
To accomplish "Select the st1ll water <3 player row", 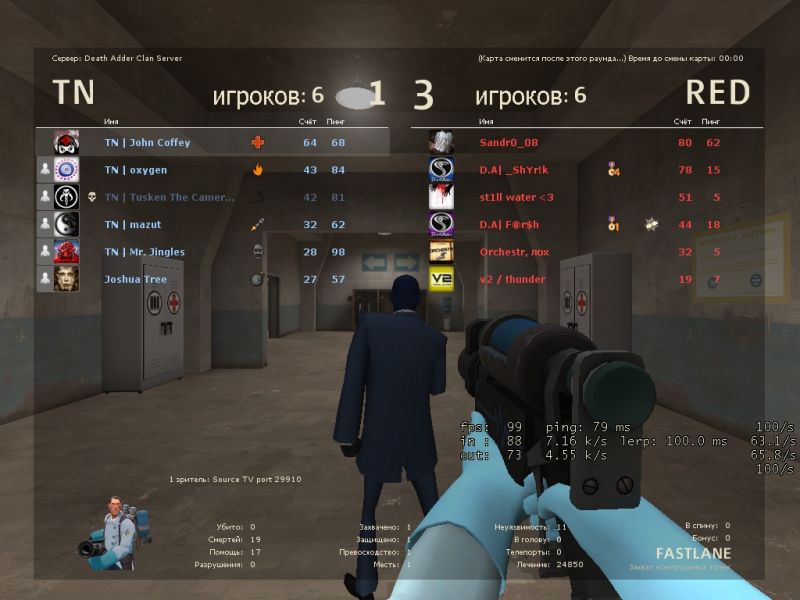I will [516, 197].
